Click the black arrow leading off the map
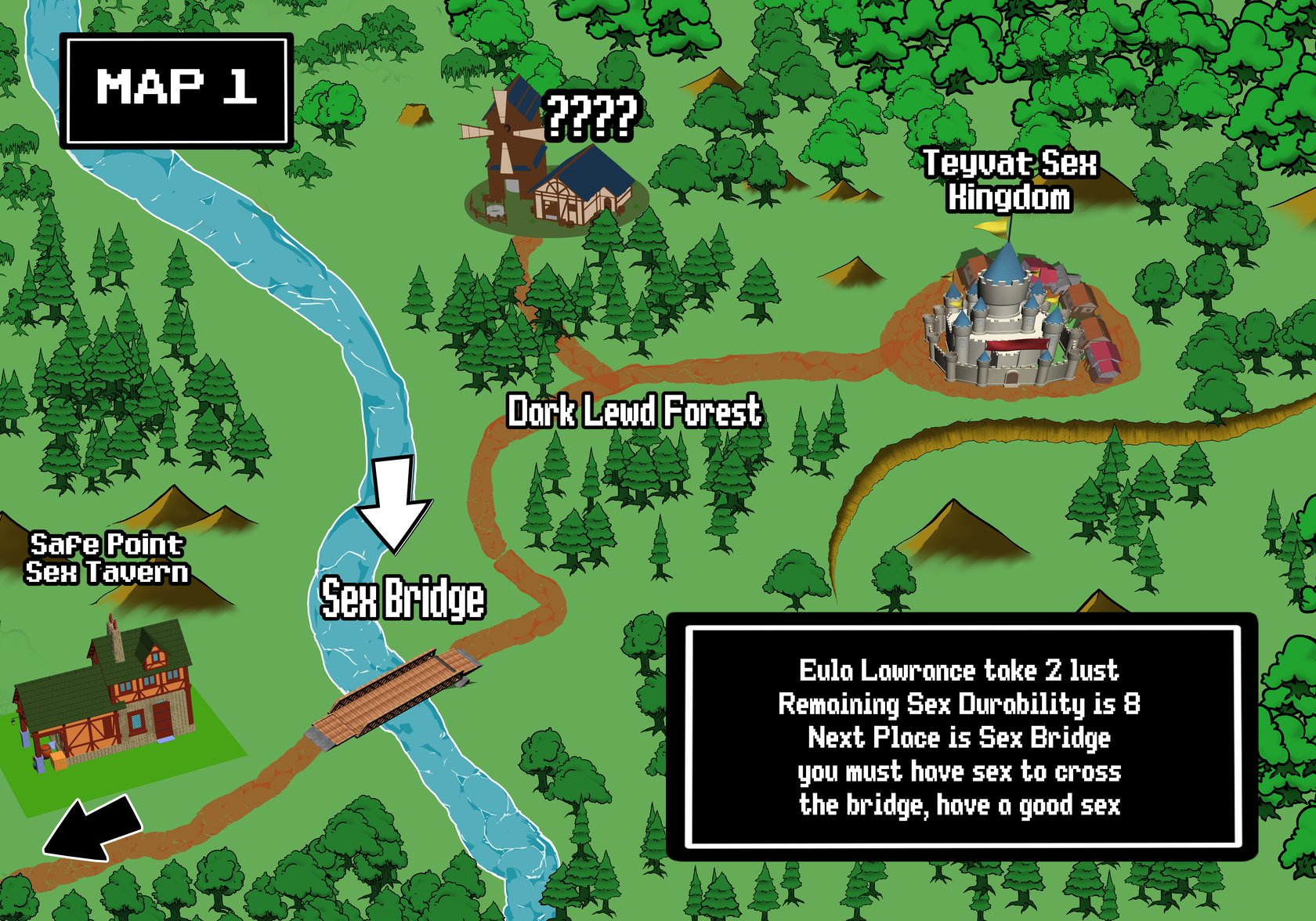The image size is (1316, 921). pos(92,829)
